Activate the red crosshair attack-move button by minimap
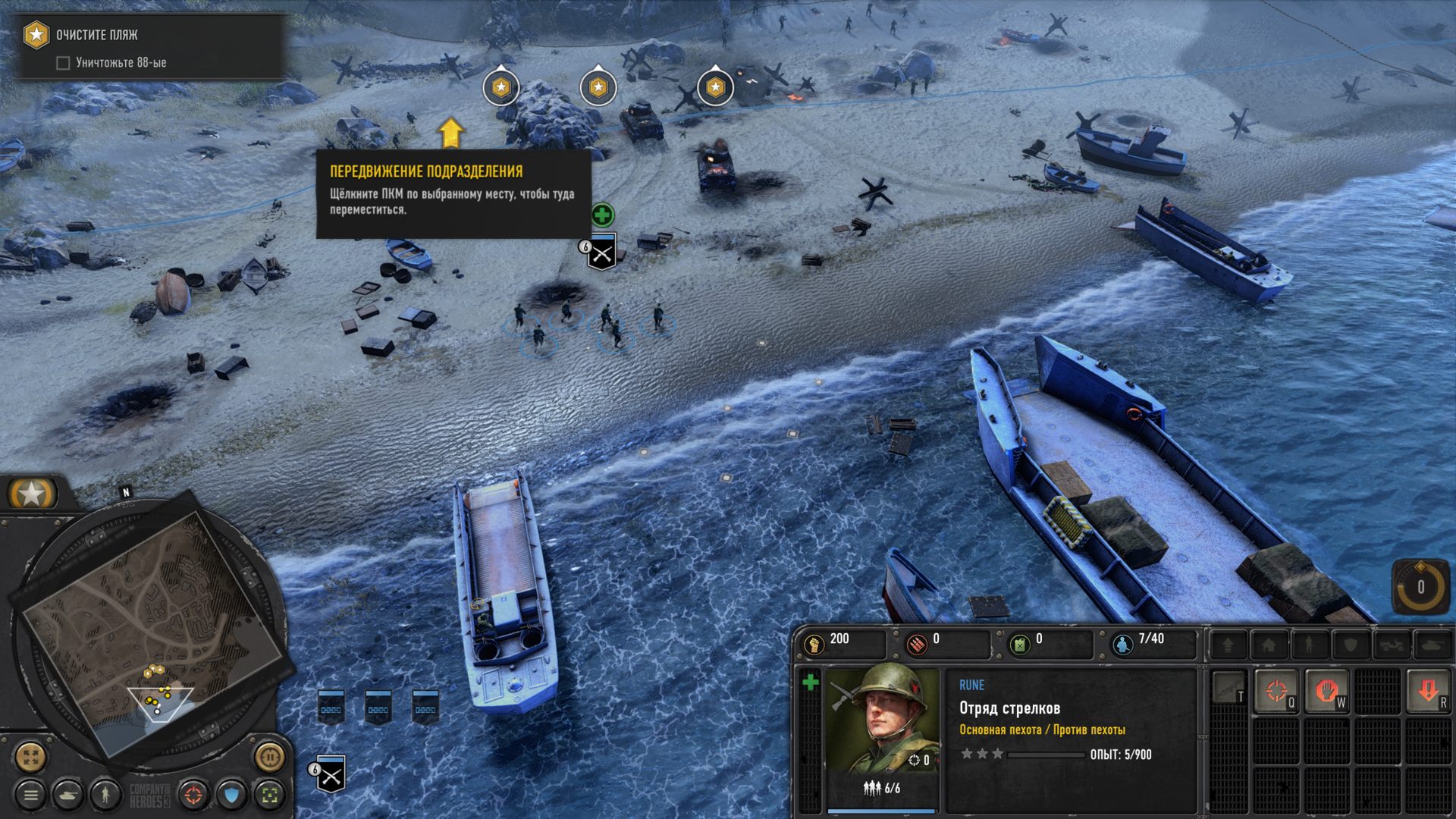1456x819 pixels. 194,795
